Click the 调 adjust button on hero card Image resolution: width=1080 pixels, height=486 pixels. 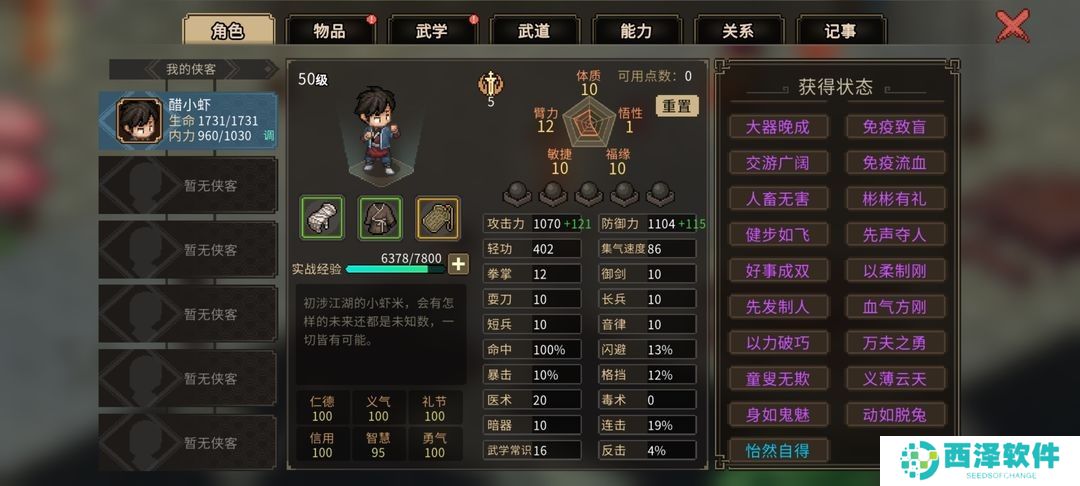coord(268,136)
